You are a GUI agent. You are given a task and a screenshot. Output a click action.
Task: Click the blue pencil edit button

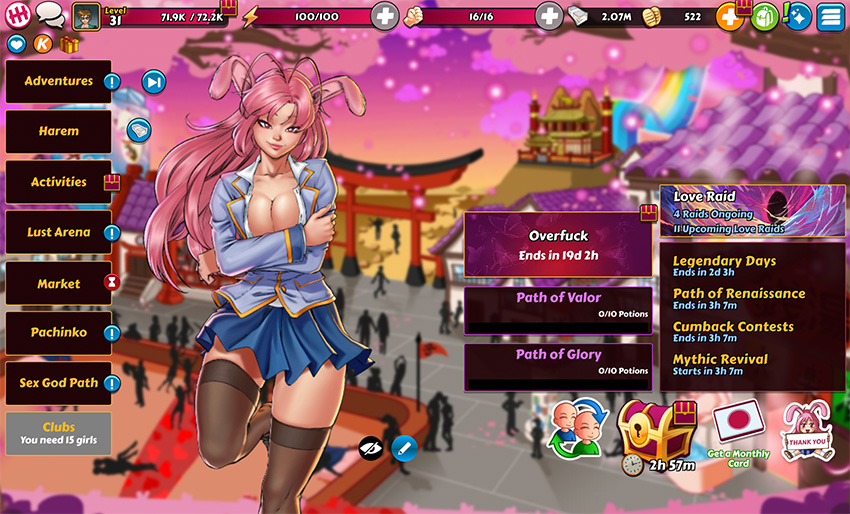(x=404, y=447)
